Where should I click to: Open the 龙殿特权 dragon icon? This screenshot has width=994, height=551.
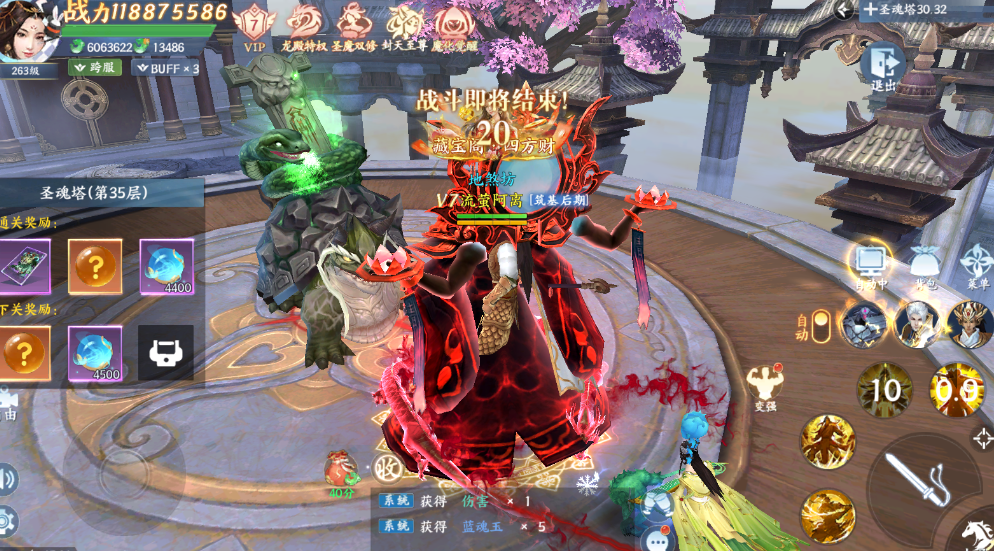coord(304,24)
